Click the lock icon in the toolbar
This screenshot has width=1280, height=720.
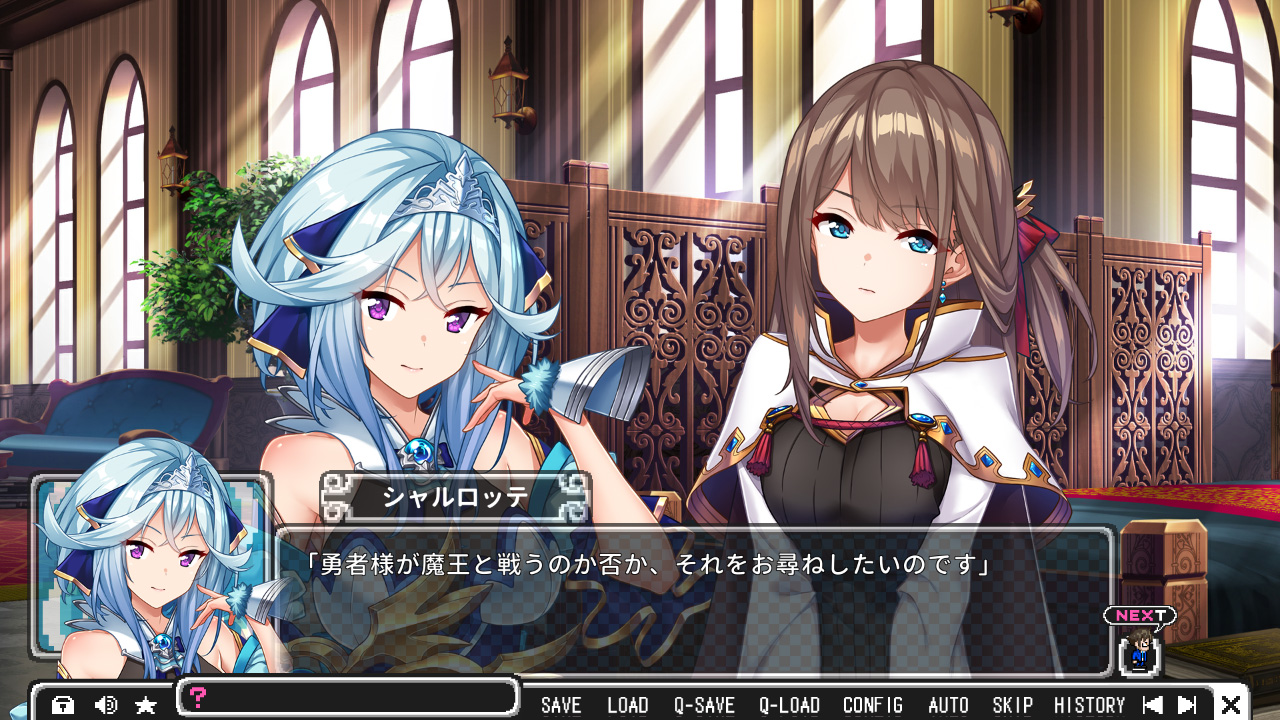63,705
